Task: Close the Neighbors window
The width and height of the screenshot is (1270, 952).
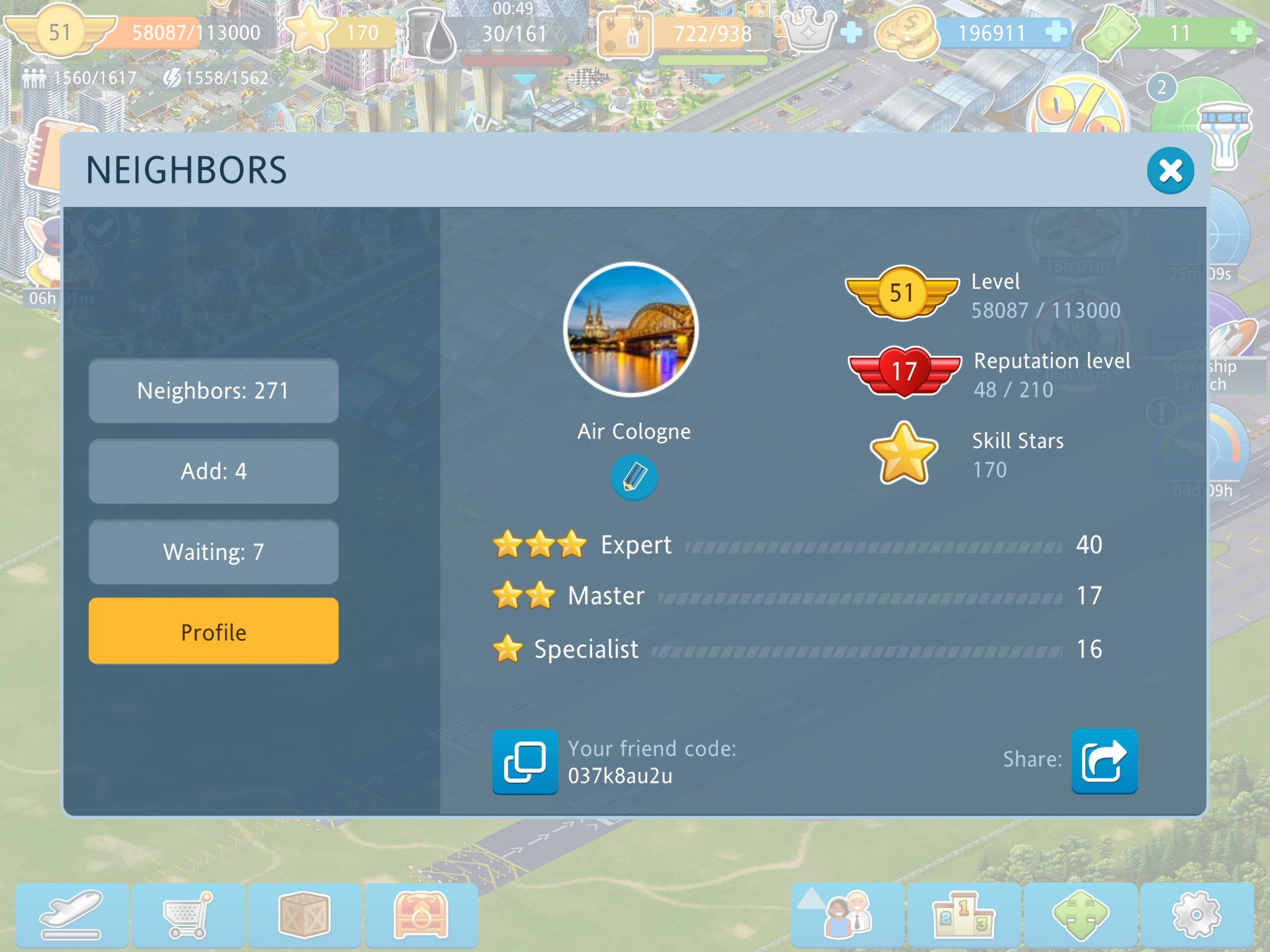Action: (1170, 170)
